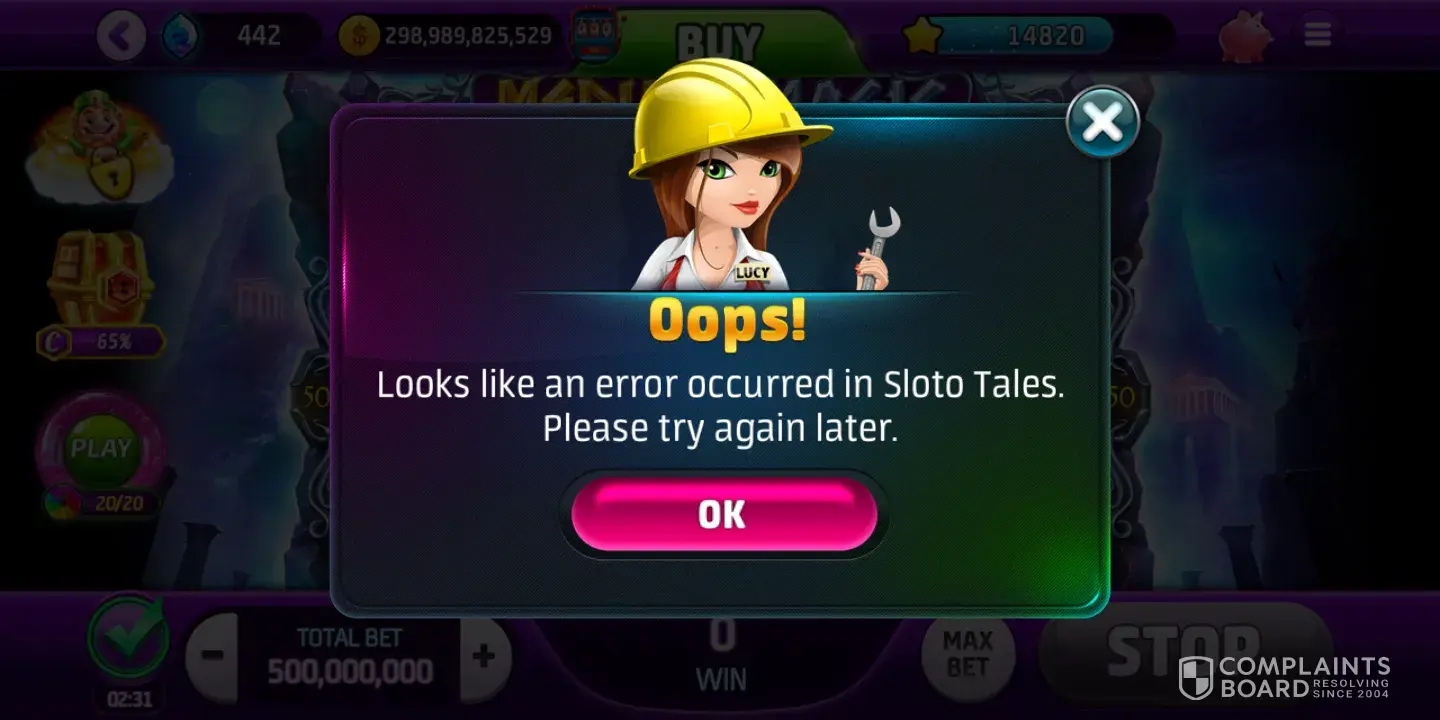Tap the green checkmark timer icon

coord(127,640)
